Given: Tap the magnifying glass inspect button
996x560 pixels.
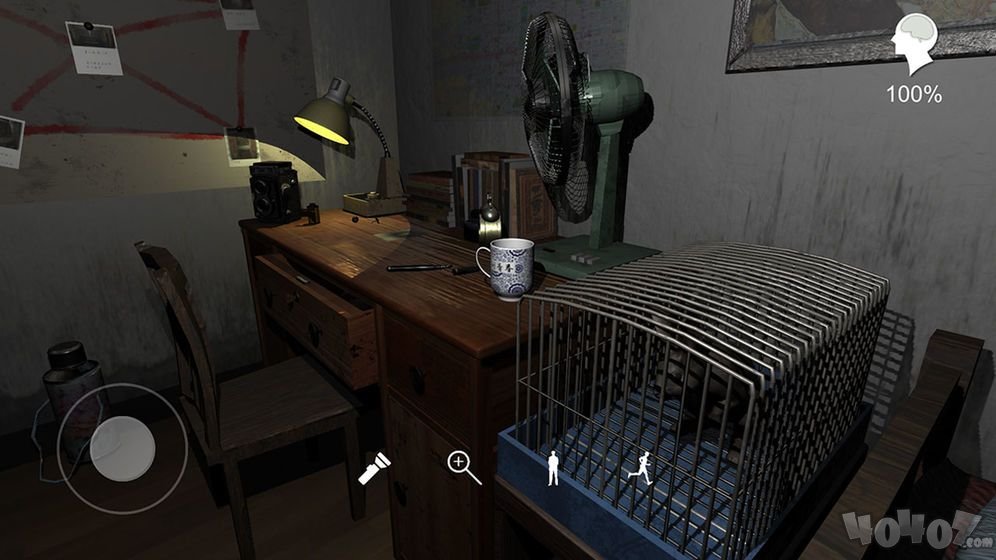Looking at the screenshot, I should tap(464, 467).
